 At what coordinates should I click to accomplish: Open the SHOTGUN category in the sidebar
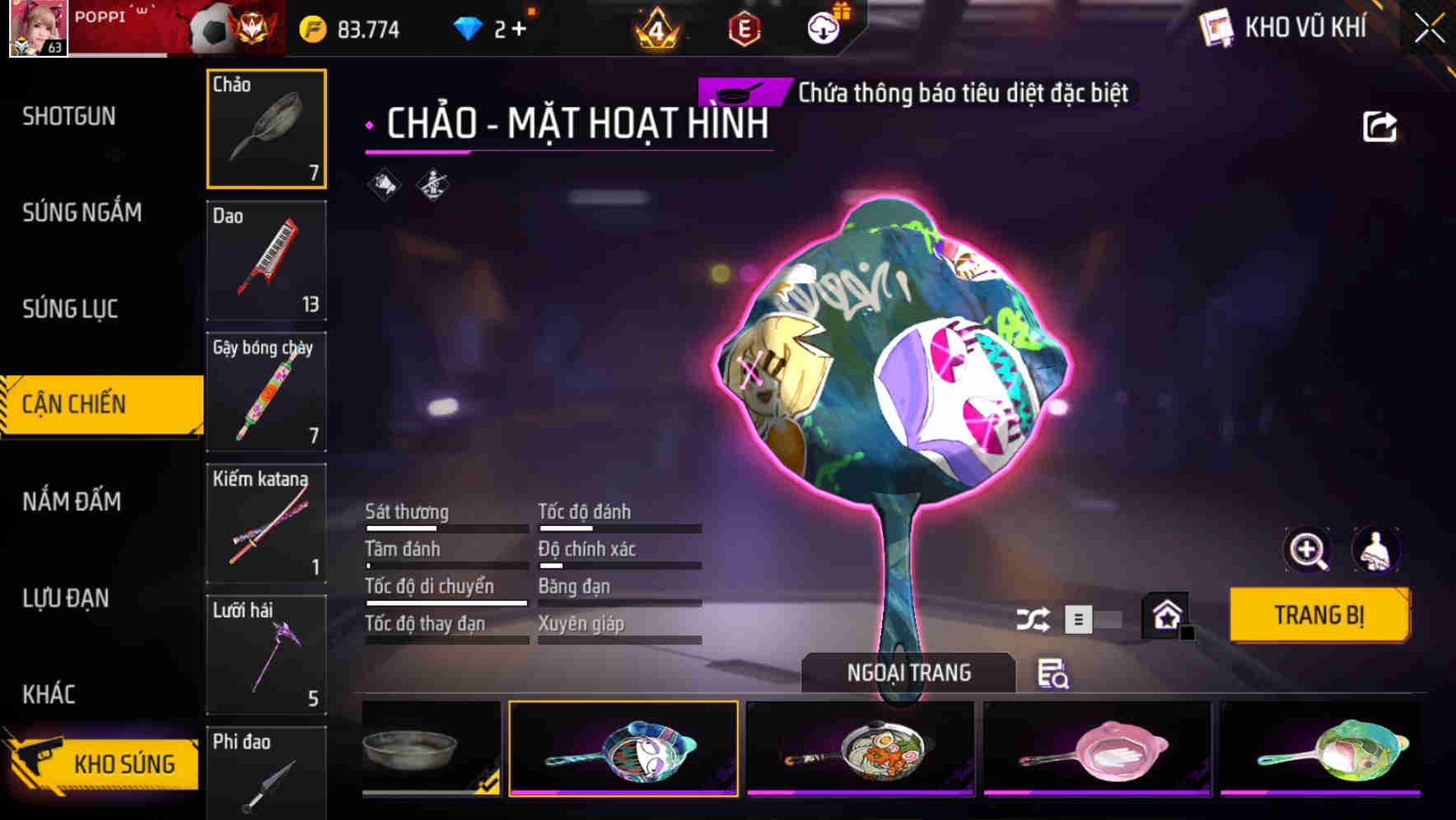tap(68, 116)
